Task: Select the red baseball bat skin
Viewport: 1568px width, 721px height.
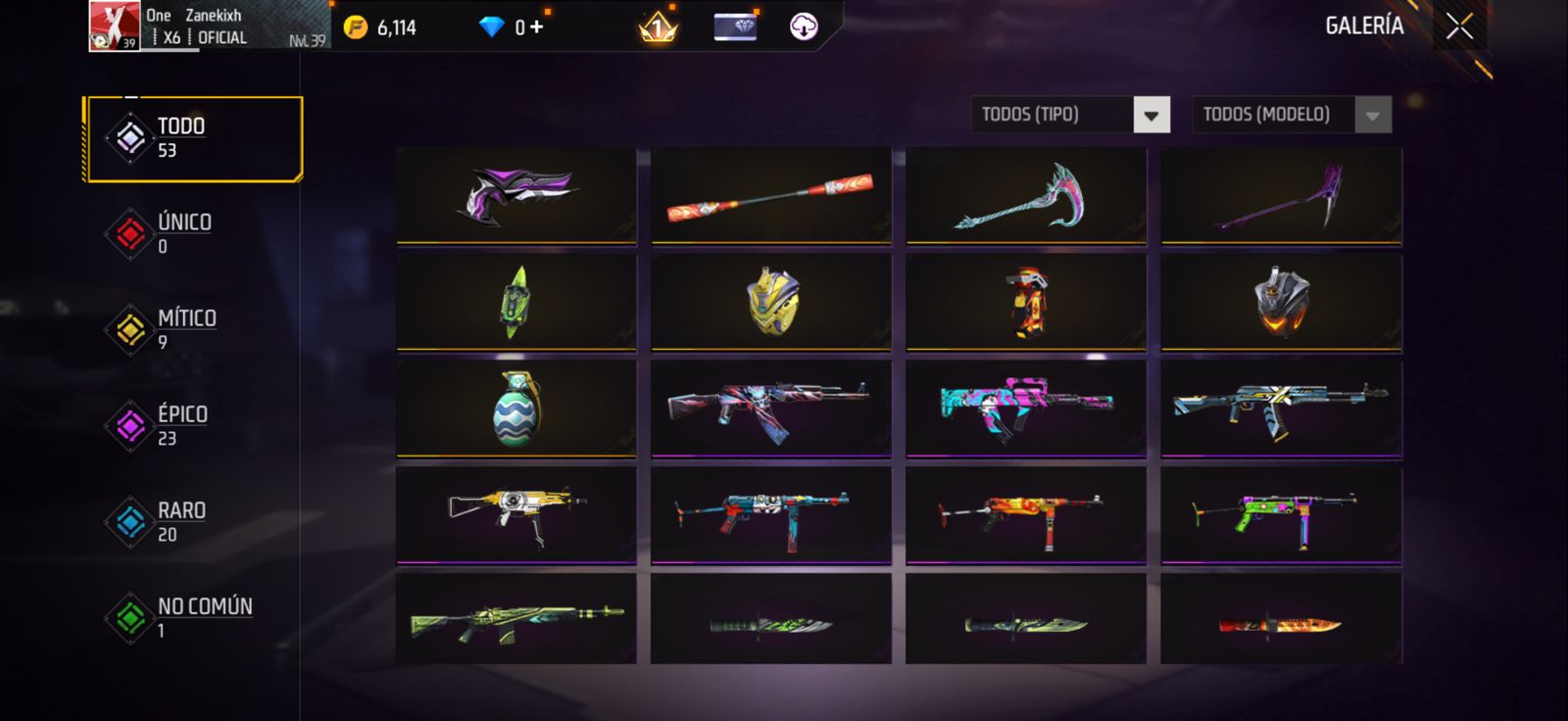Action: (770, 195)
